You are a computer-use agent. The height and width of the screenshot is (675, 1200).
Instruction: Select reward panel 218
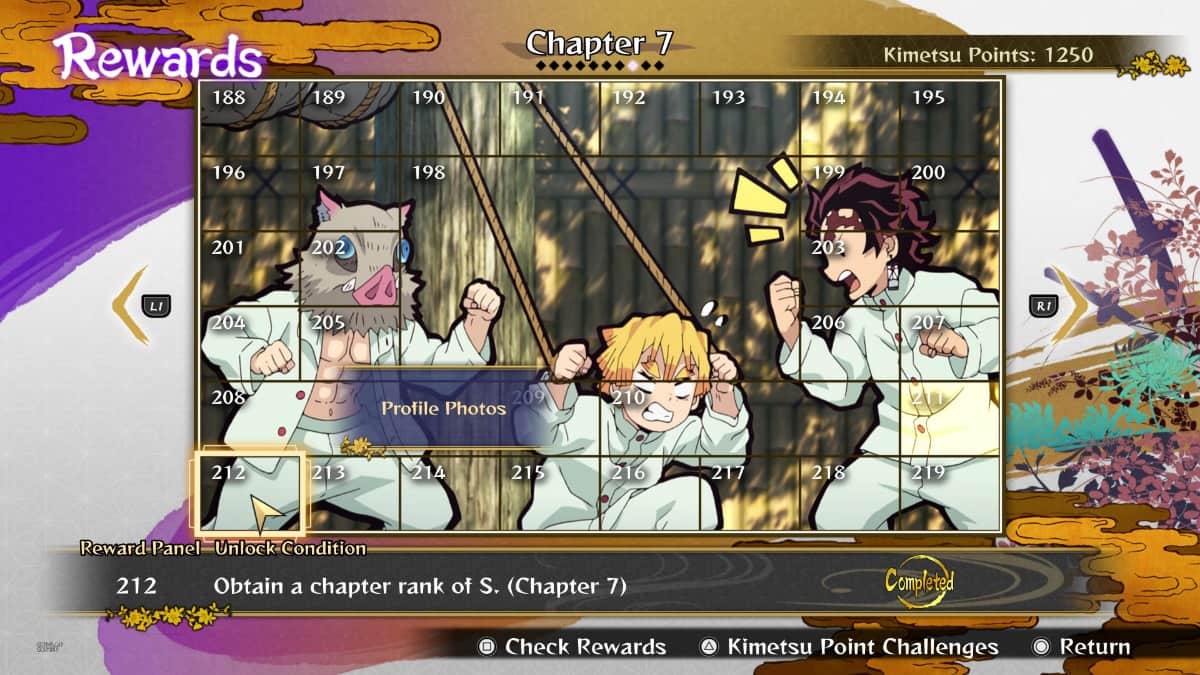850,493
